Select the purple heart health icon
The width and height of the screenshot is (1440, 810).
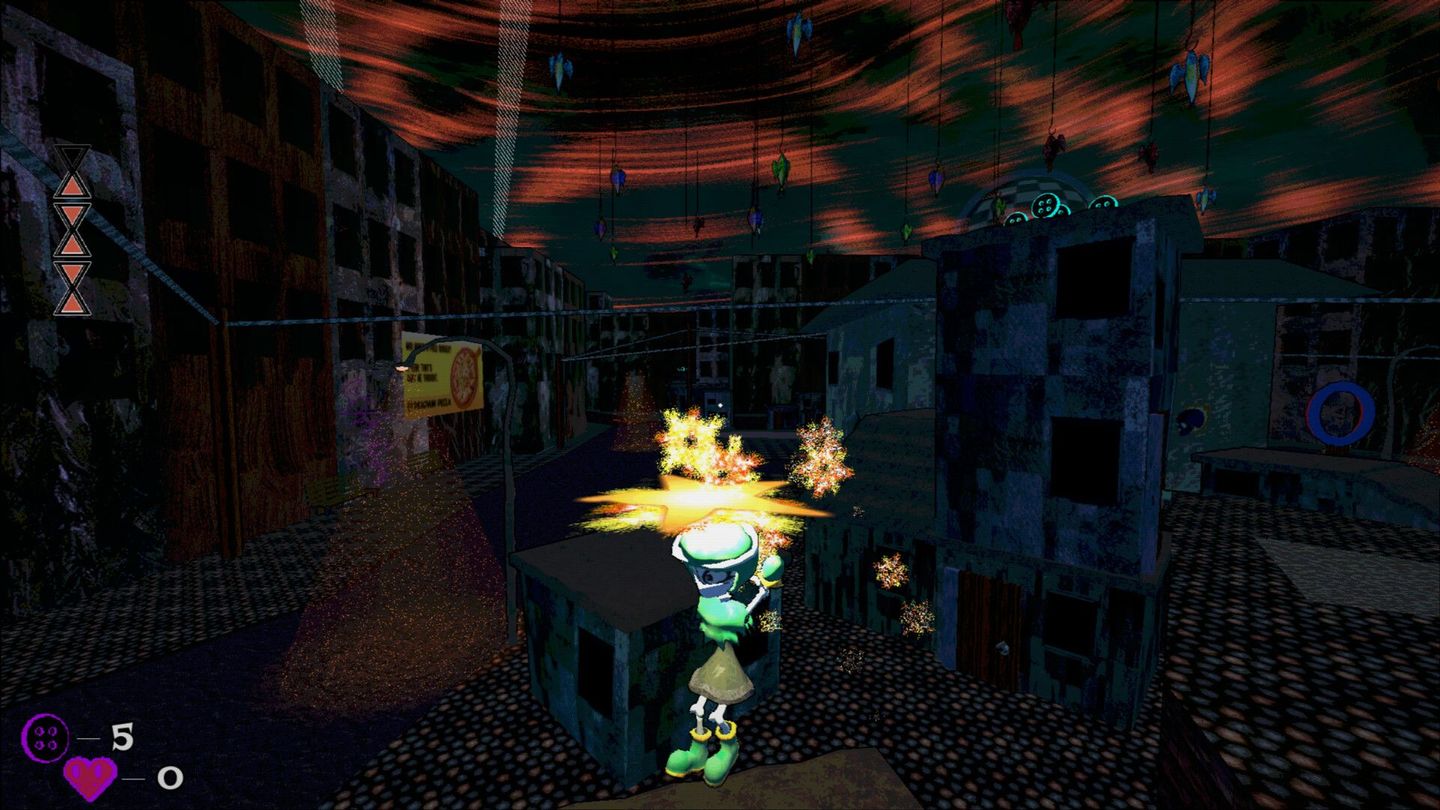point(90,778)
